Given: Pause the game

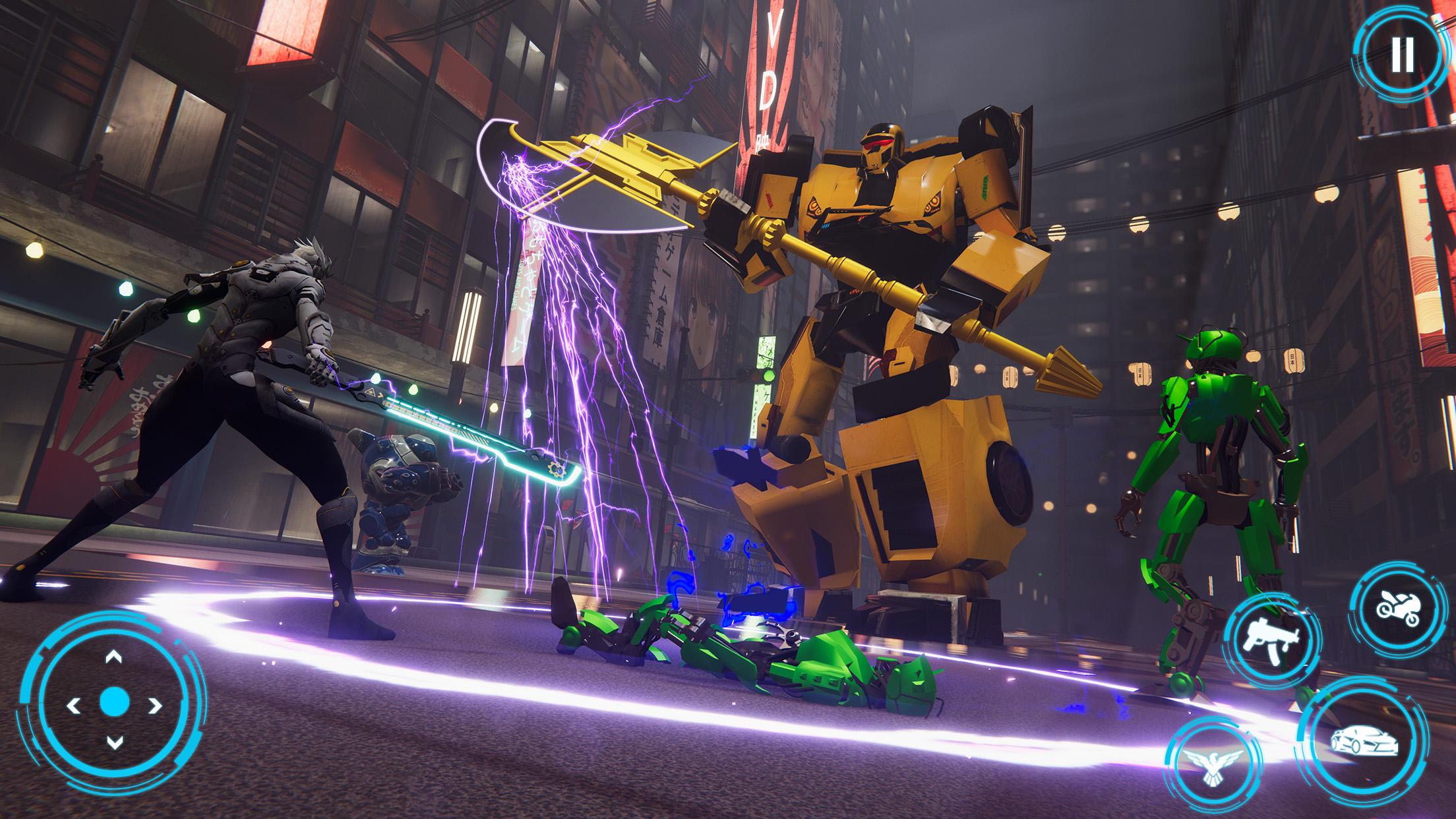Looking at the screenshot, I should click(x=1402, y=54).
